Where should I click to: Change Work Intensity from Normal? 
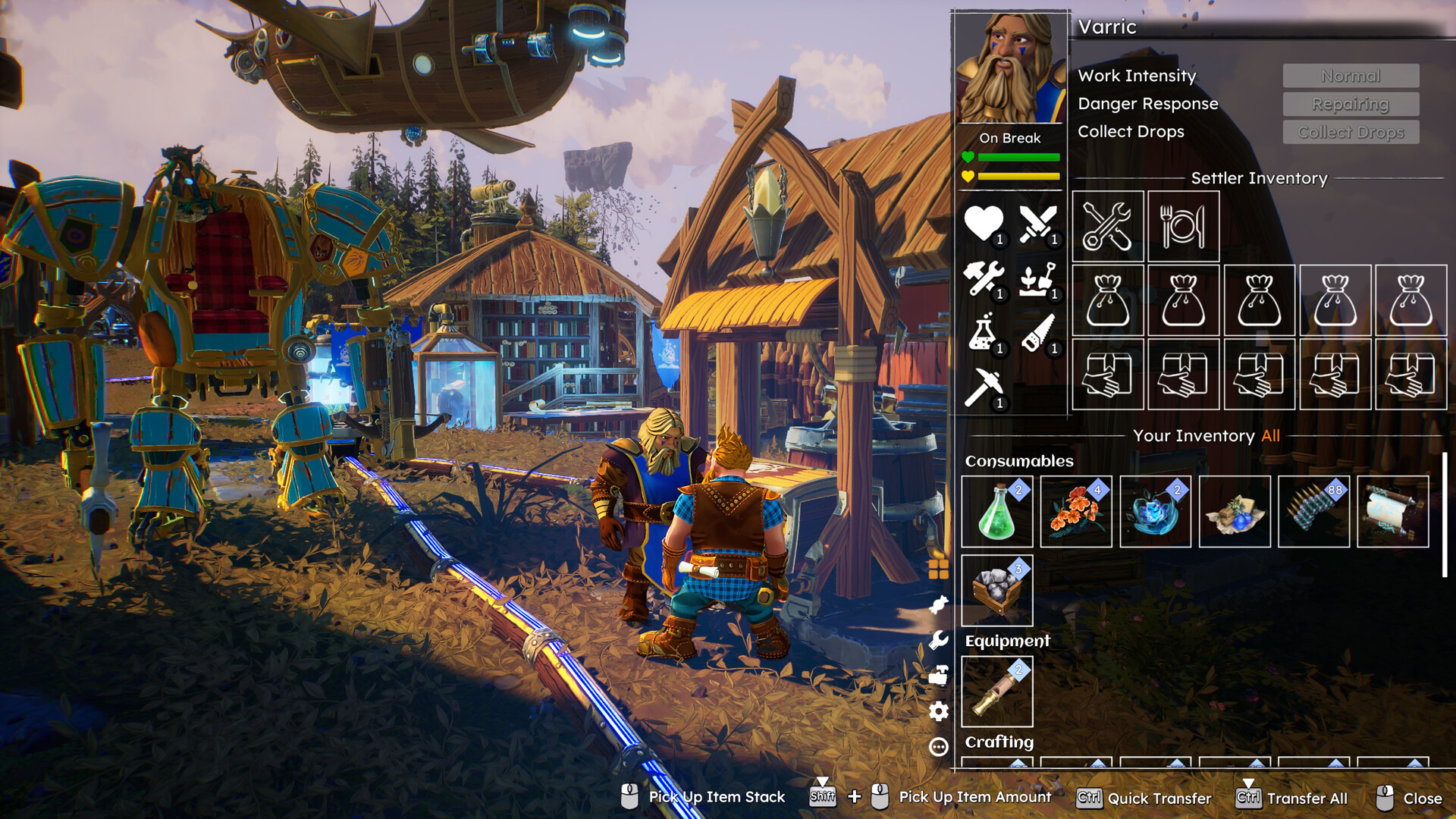1351,76
